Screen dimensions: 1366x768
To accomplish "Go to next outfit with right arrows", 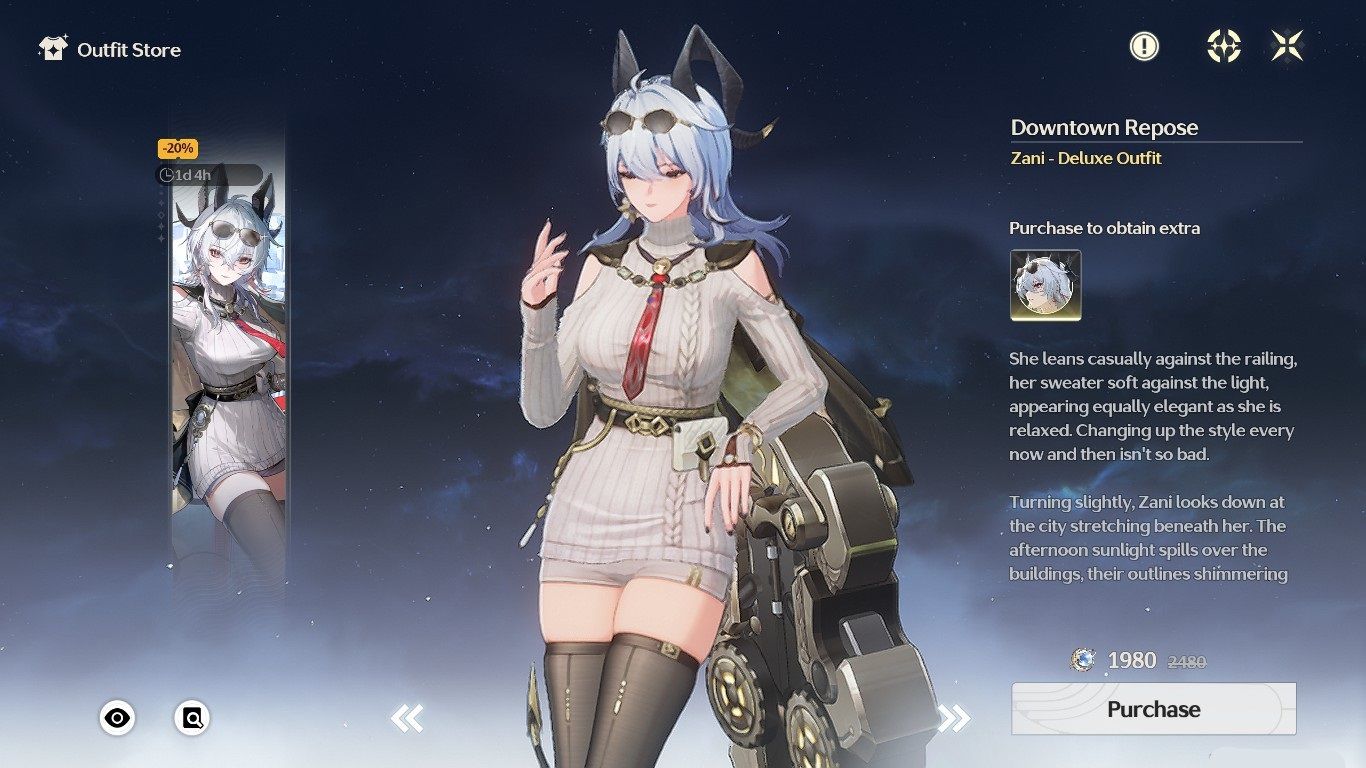I will (954, 717).
